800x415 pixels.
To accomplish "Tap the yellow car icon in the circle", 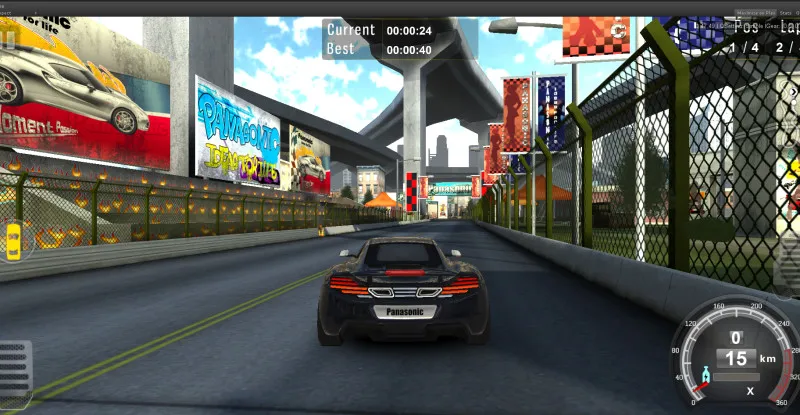I will tap(14, 241).
